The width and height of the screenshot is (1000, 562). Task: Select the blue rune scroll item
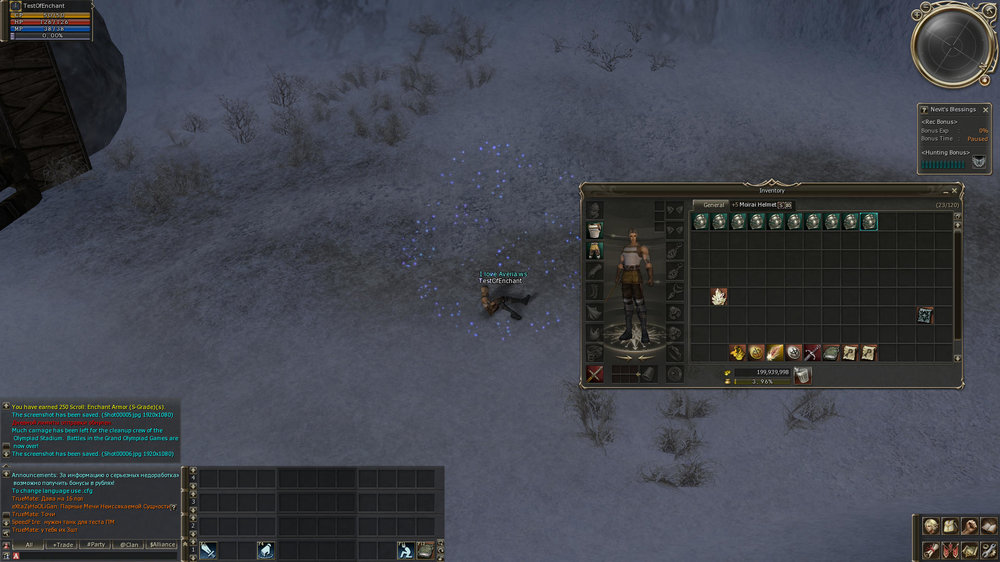click(926, 315)
